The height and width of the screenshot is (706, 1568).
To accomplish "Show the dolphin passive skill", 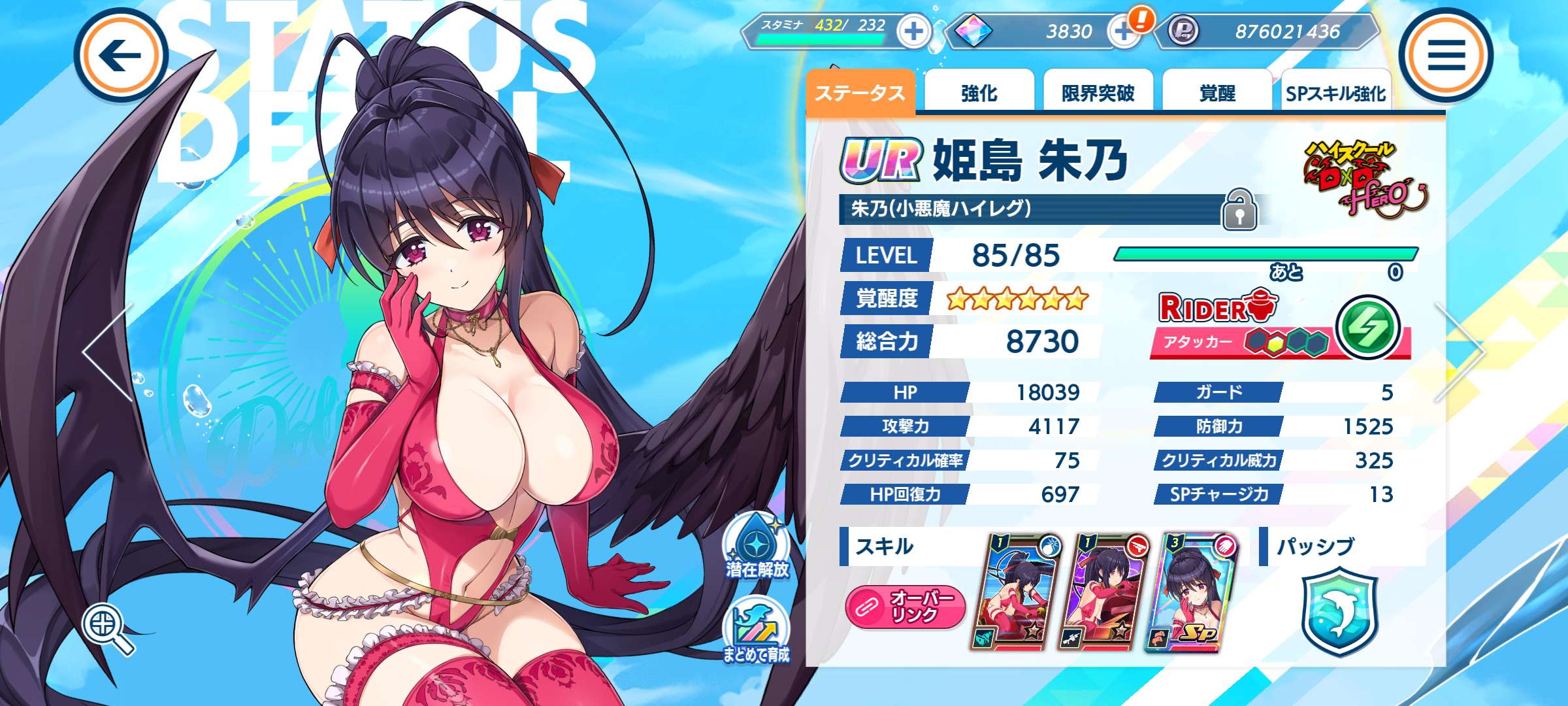I will coord(1339,611).
